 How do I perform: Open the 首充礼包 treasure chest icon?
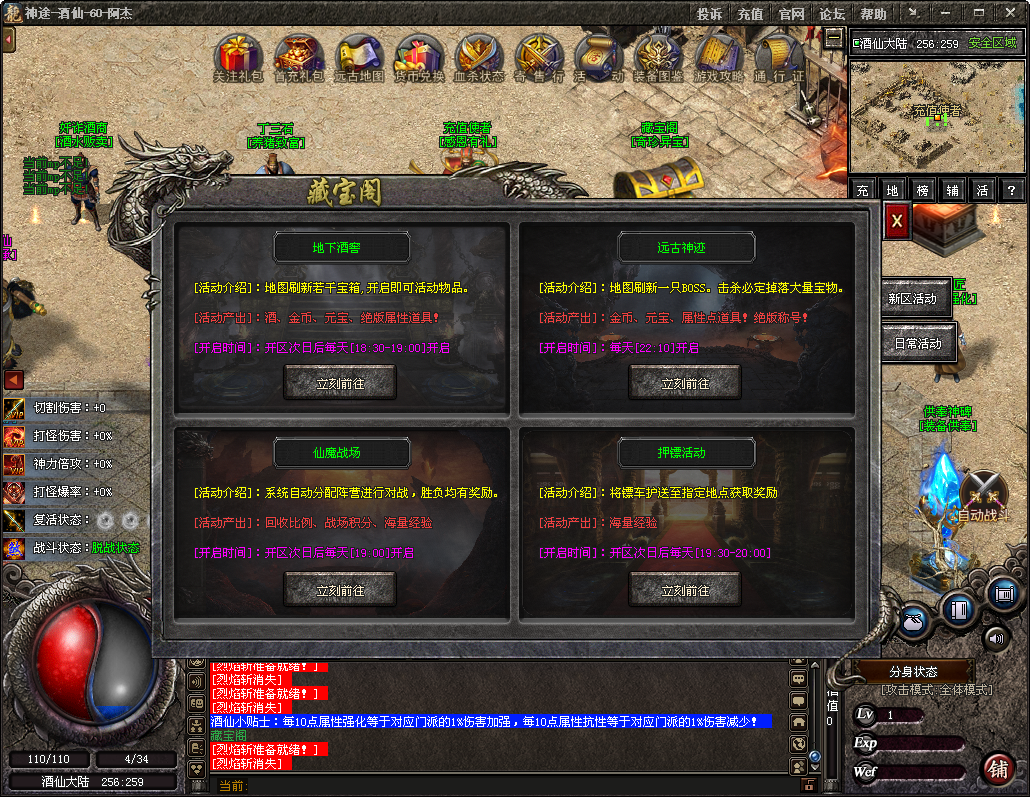pyautogui.click(x=299, y=56)
